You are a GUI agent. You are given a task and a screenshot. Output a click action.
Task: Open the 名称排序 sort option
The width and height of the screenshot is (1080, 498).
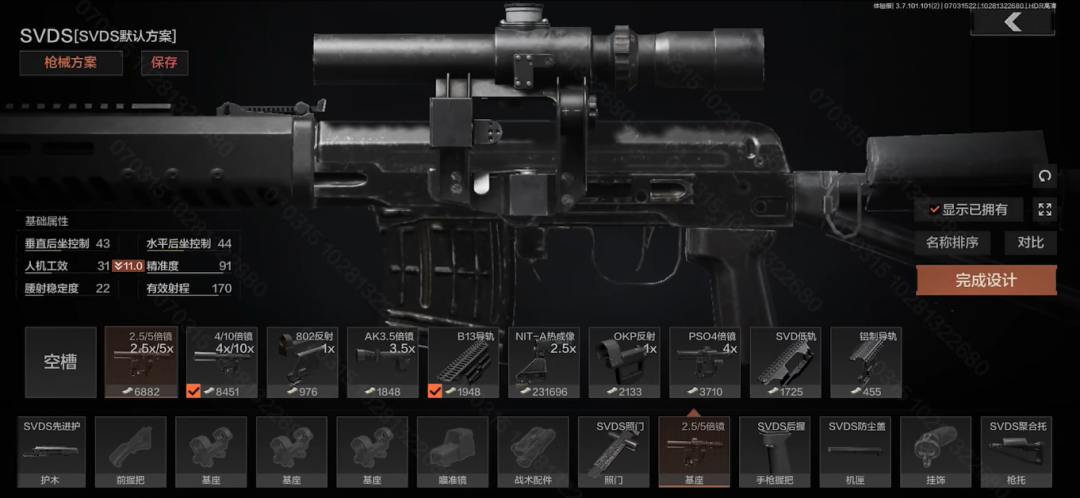(951, 242)
